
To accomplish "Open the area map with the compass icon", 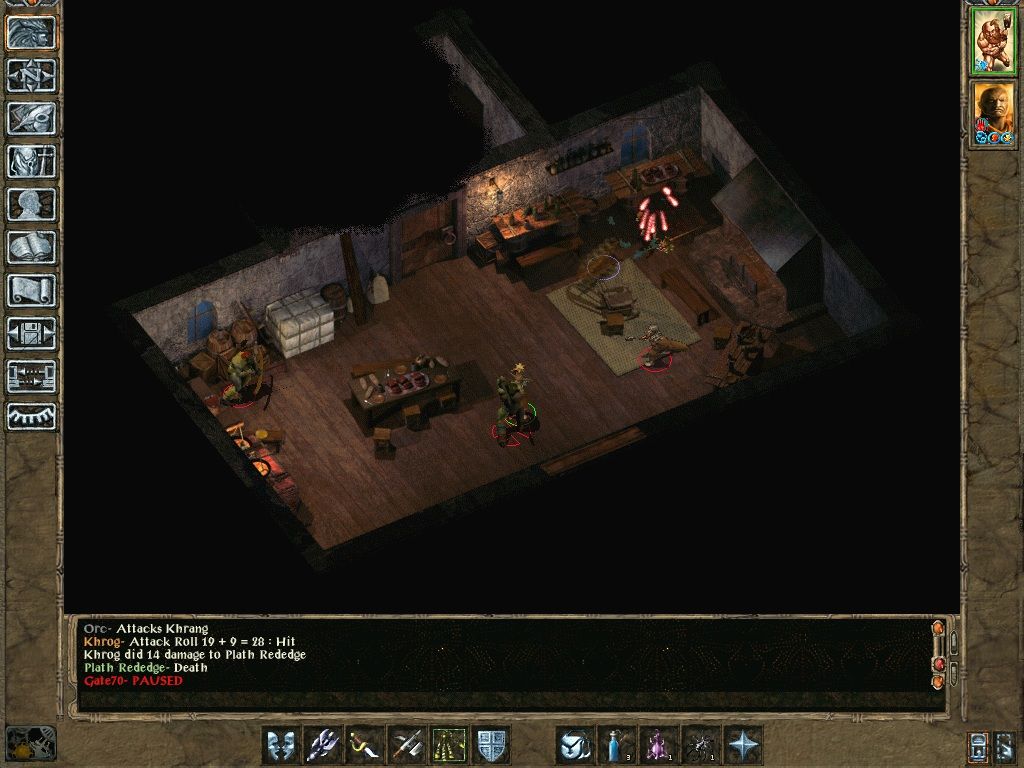I will pyautogui.click(x=31, y=75).
